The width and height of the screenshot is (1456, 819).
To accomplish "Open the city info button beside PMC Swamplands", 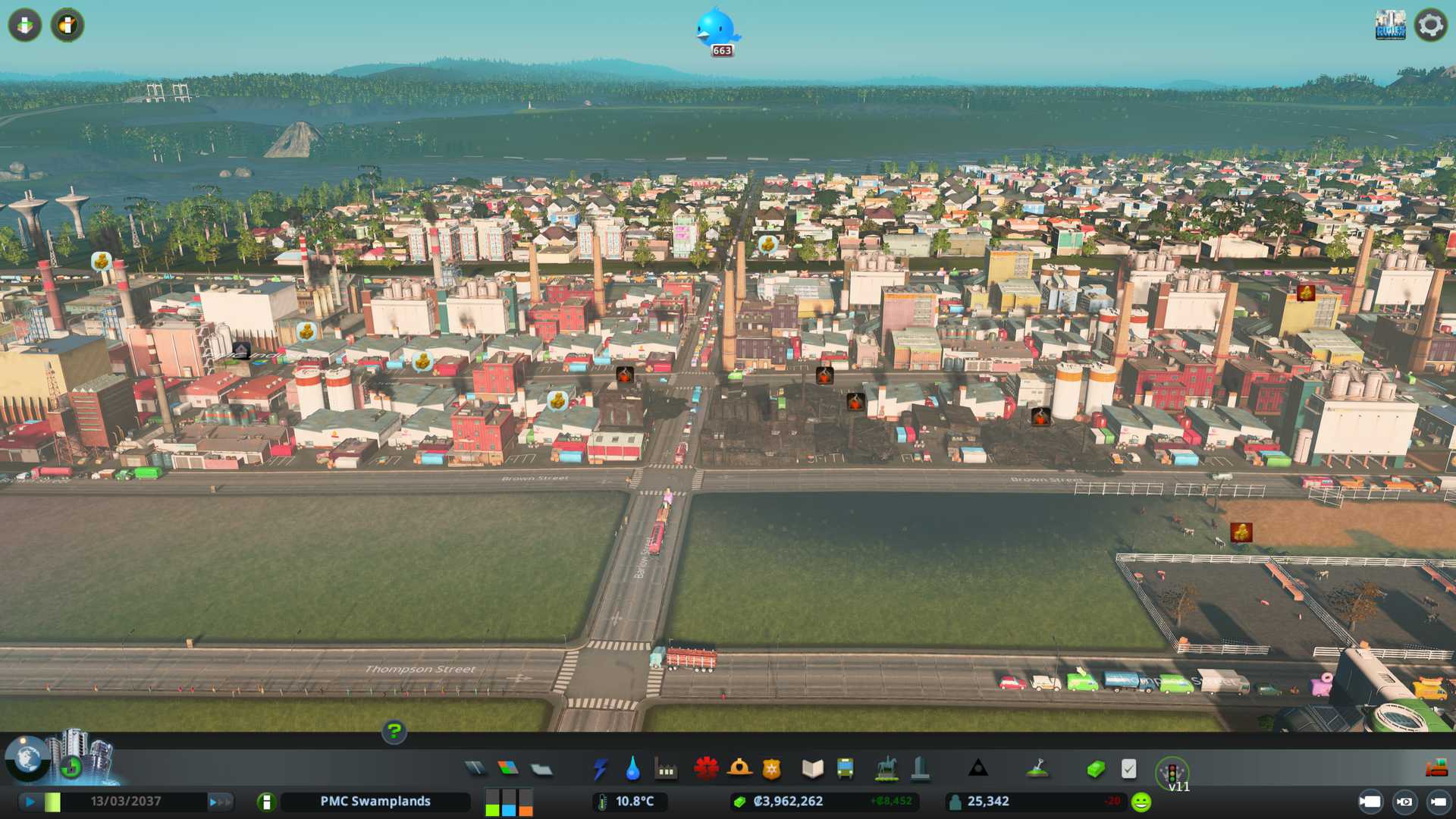I will pos(266,802).
